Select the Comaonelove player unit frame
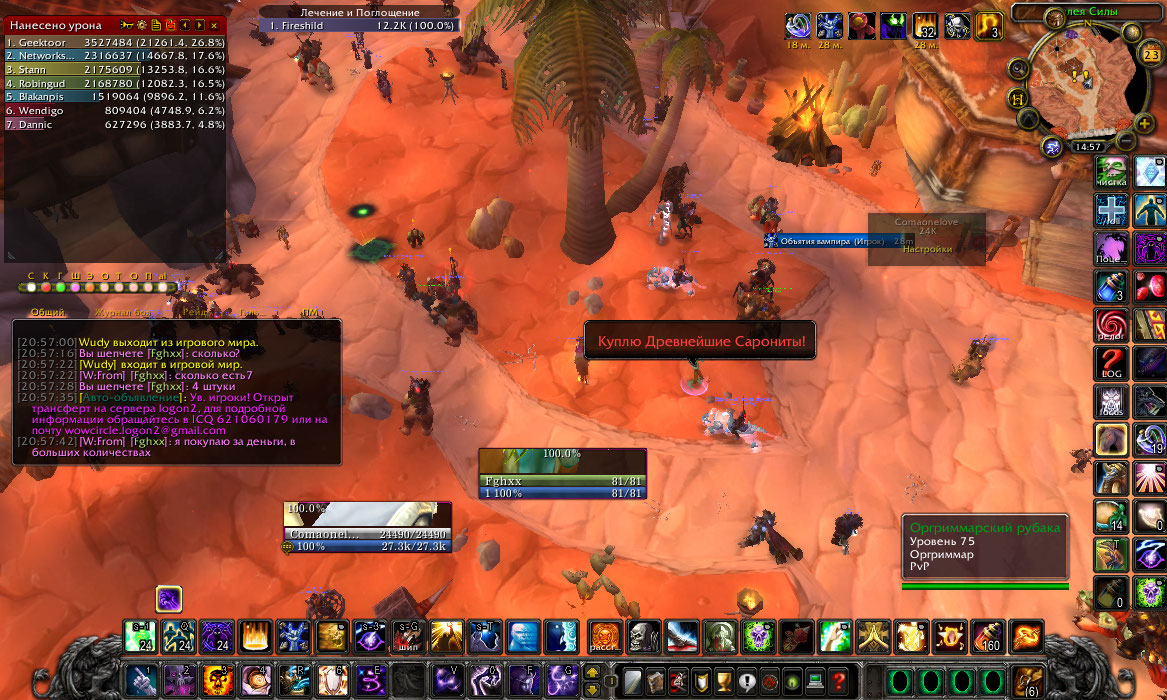Image resolution: width=1167 pixels, height=700 pixels. [x=367, y=527]
